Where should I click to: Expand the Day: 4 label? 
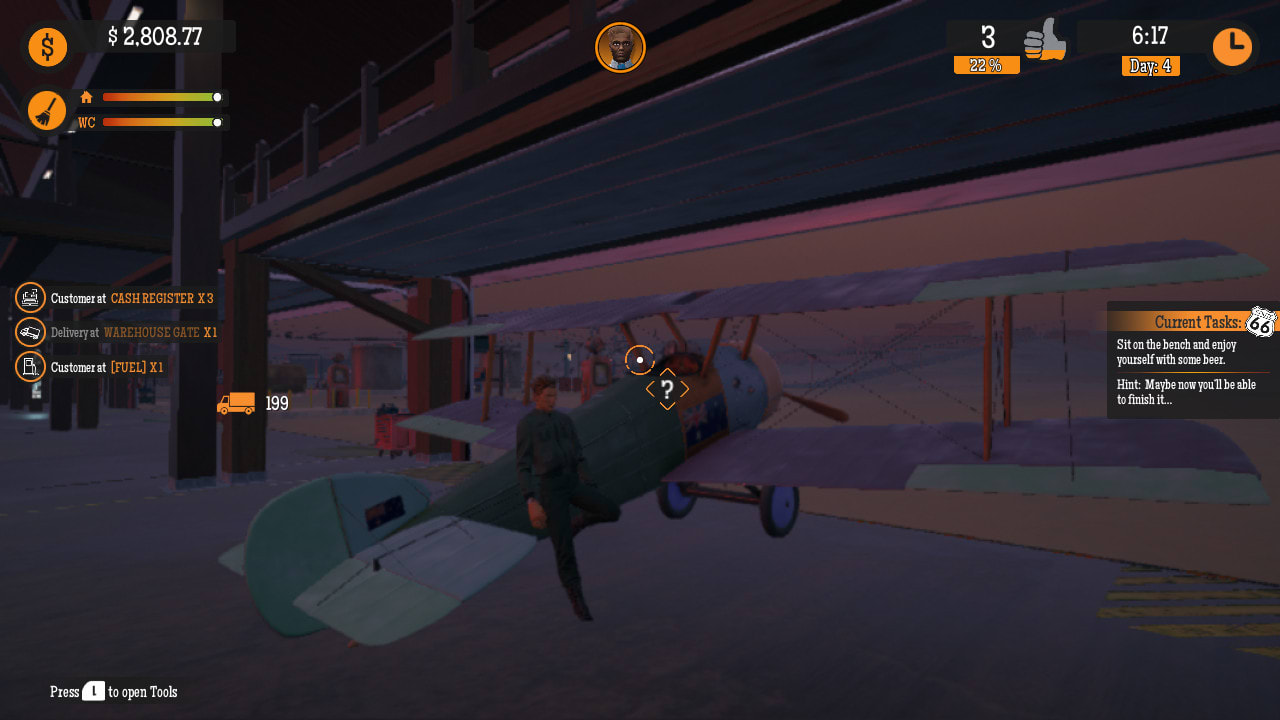click(x=1150, y=66)
